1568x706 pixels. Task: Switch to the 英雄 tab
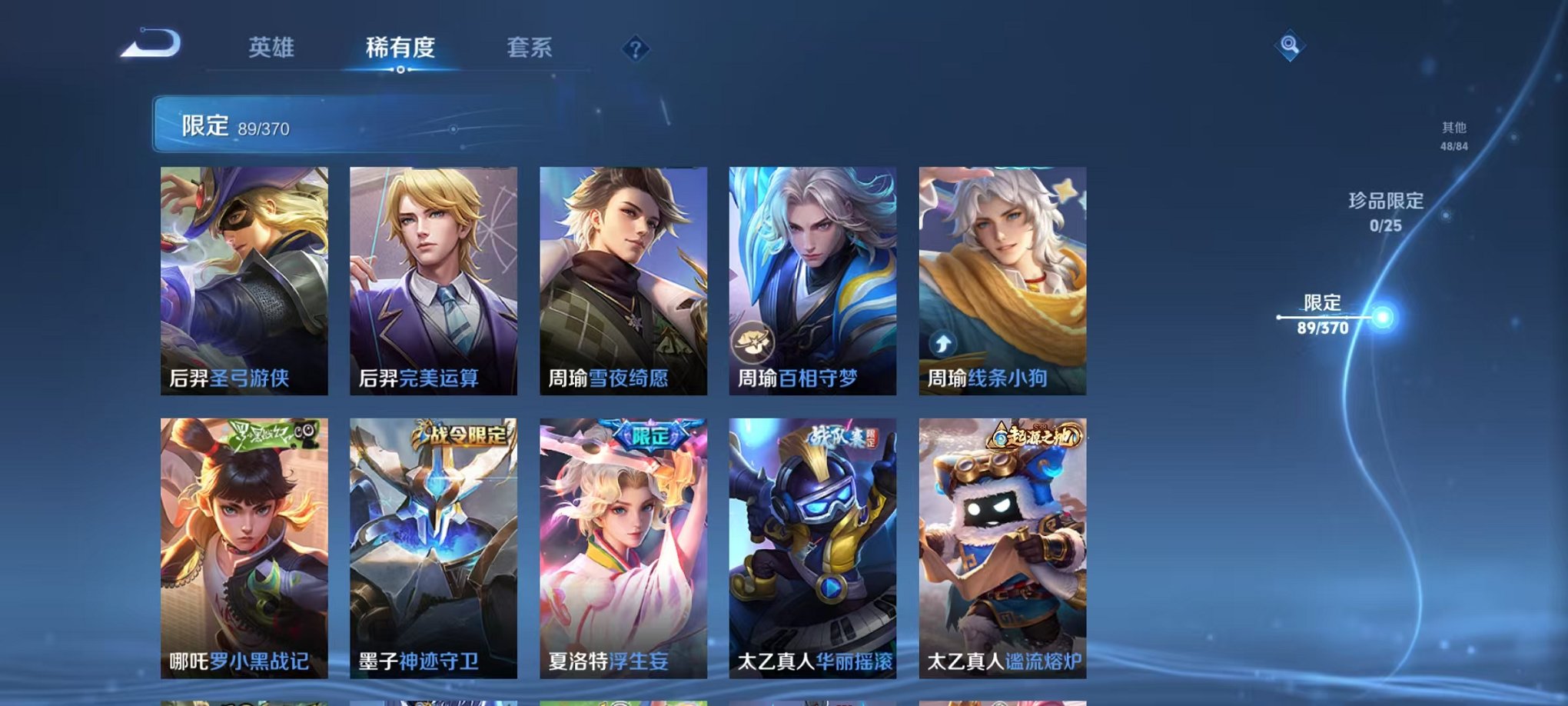point(270,48)
